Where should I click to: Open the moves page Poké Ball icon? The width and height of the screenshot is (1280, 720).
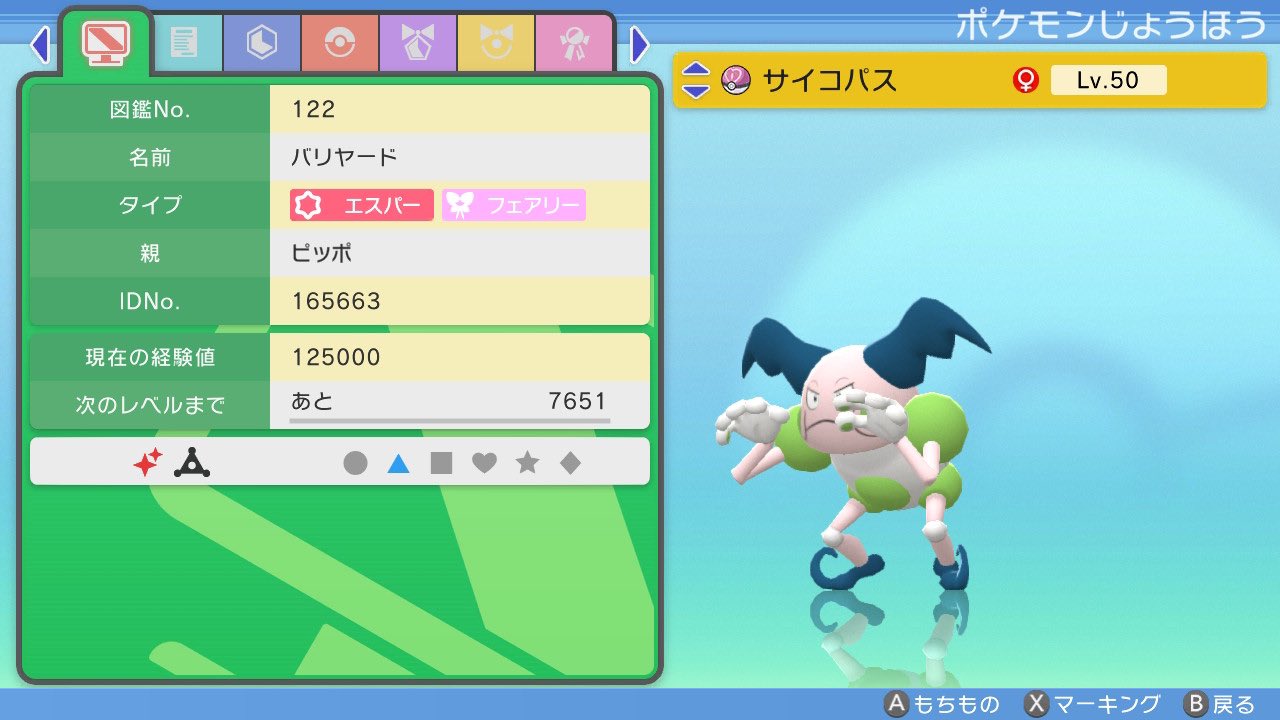tap(341, 44)
